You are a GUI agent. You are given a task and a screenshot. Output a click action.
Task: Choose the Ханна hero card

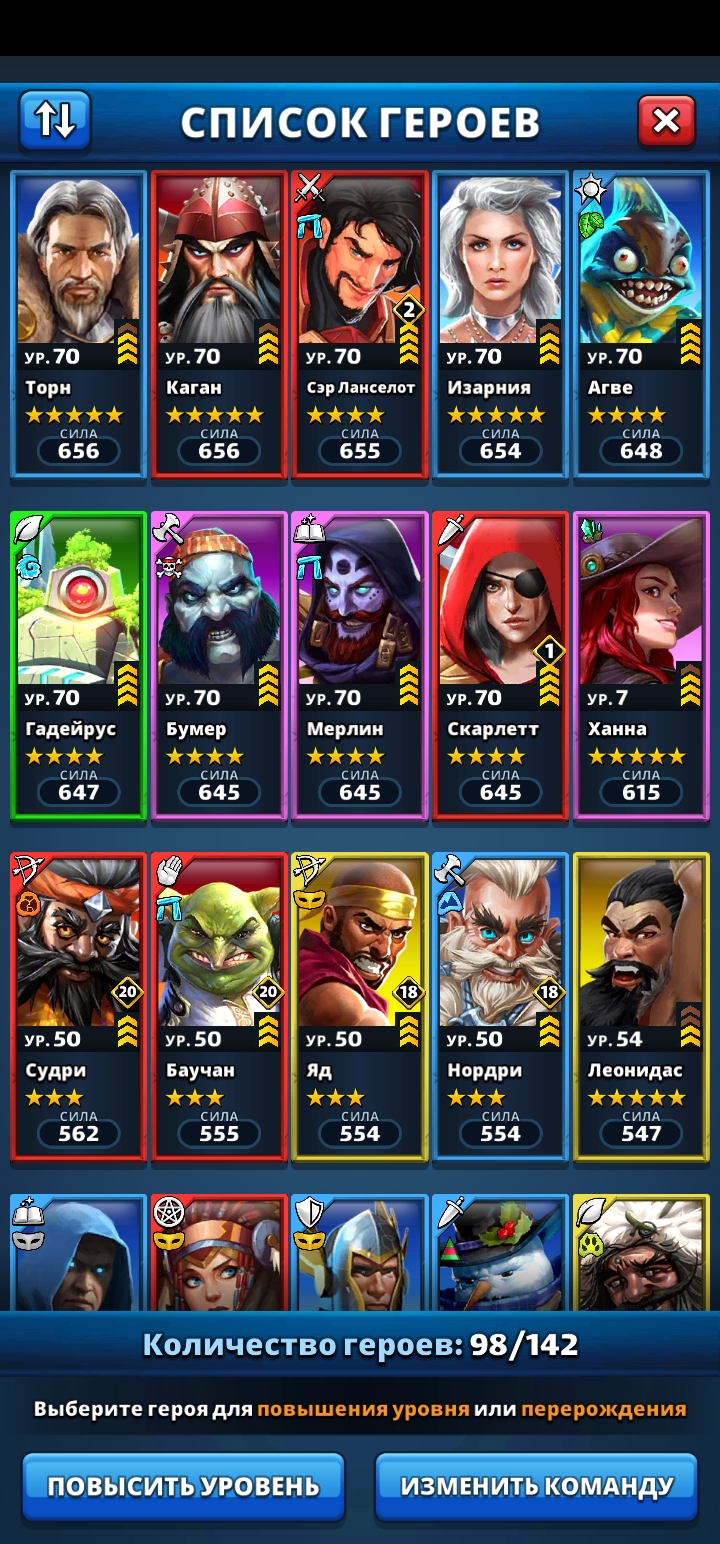[641, 662]
